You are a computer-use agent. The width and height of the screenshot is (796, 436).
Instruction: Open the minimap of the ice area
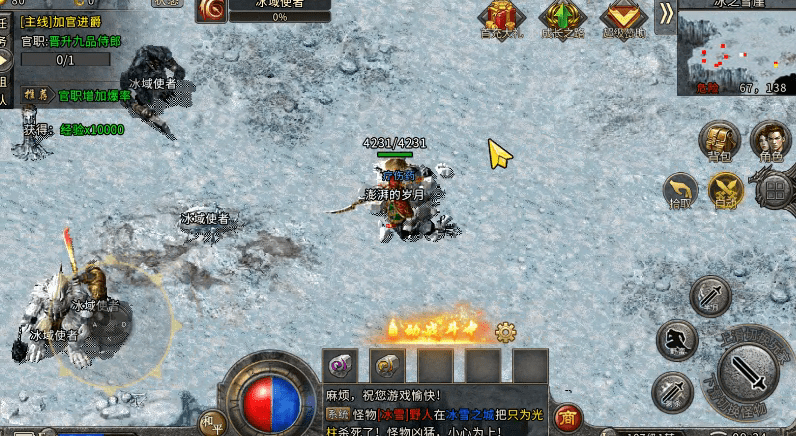click(735, 50)
